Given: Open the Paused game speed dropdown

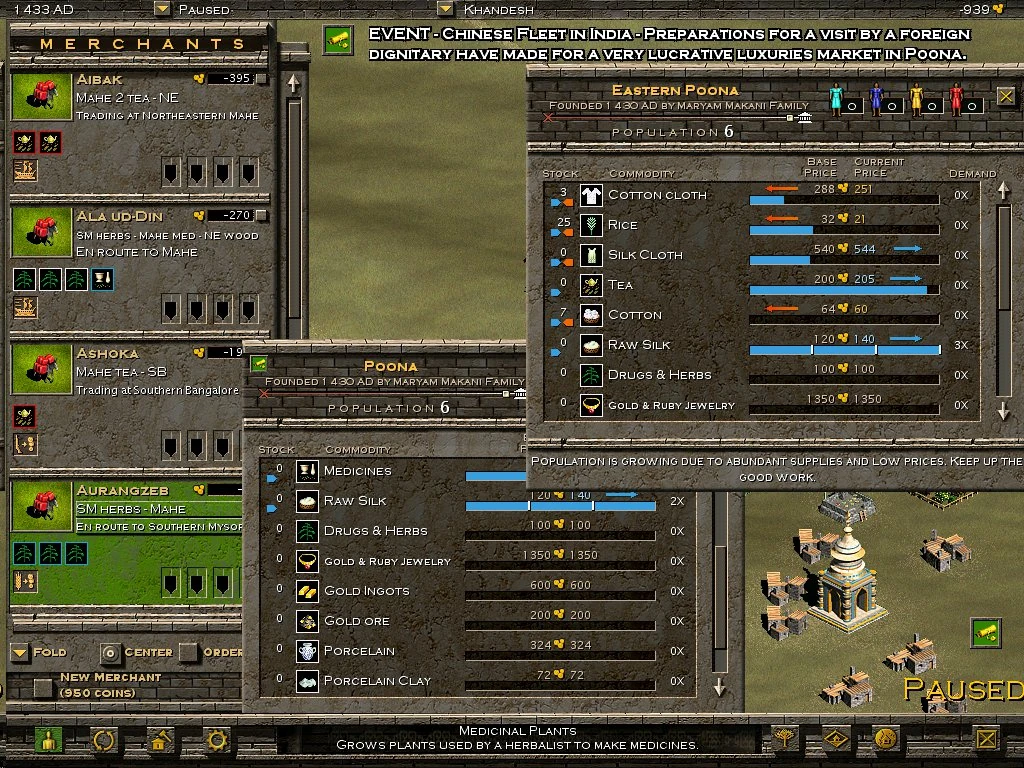Looking at the screenshot, I should pyautogui.click(x=162, y=9).
